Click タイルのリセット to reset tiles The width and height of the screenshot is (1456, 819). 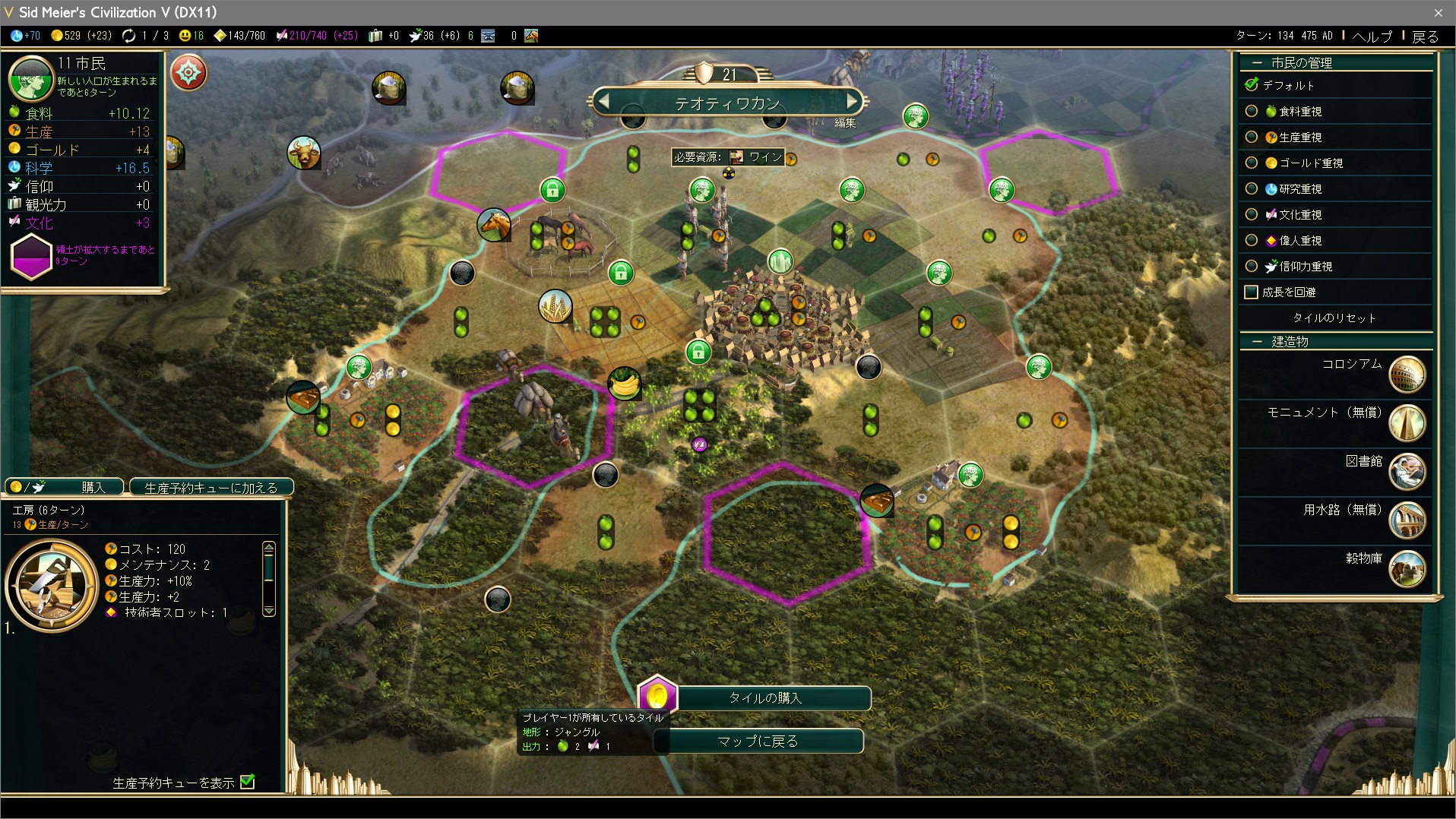pos(1334,318)
